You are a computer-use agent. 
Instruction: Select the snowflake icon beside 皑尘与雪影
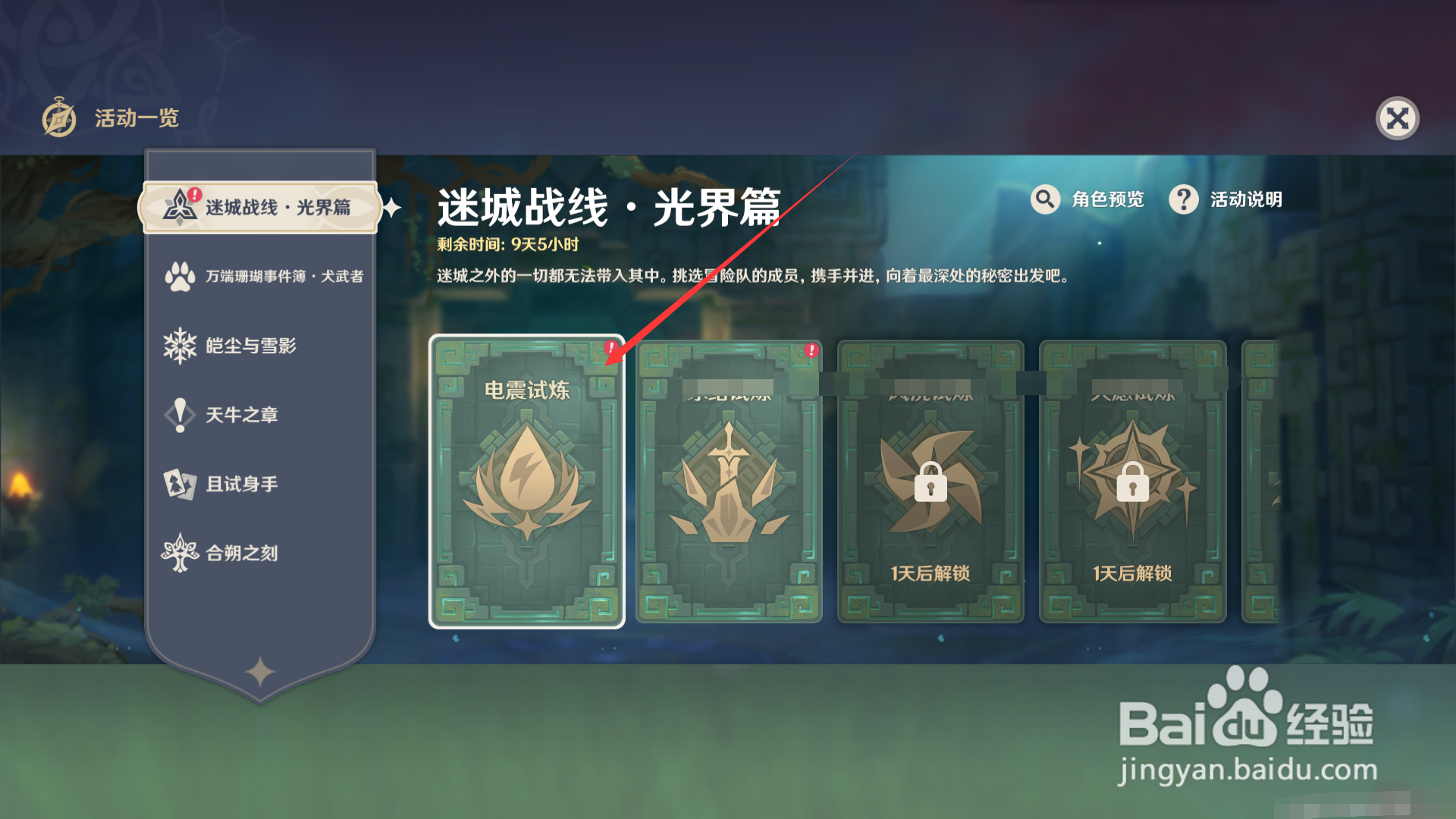(x=180, y=346)
